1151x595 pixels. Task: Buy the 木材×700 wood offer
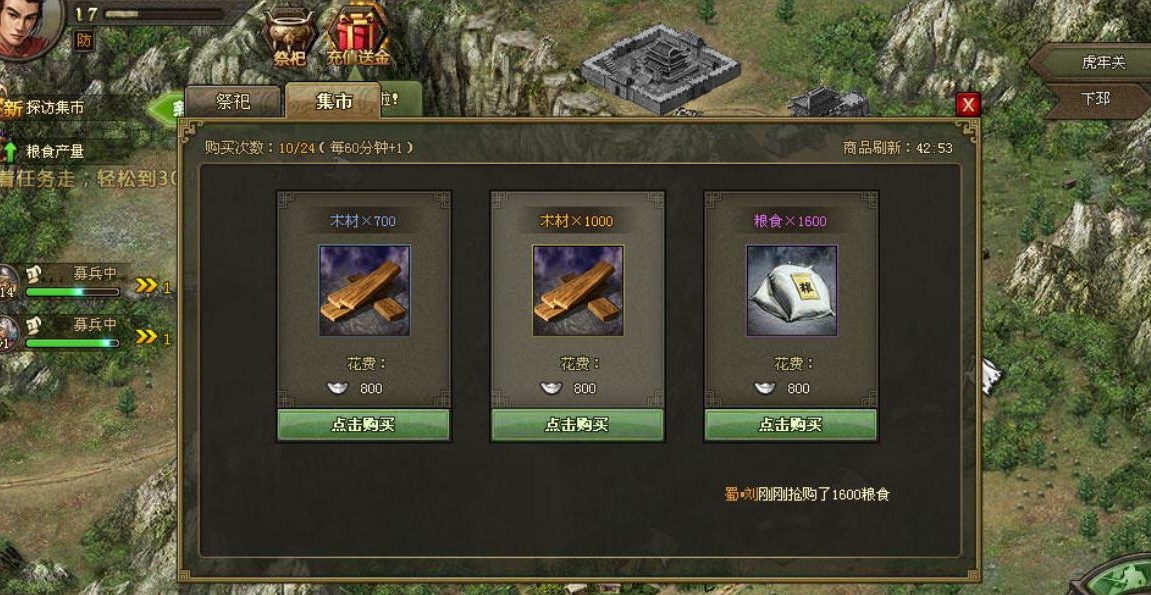tap(363, 424)
